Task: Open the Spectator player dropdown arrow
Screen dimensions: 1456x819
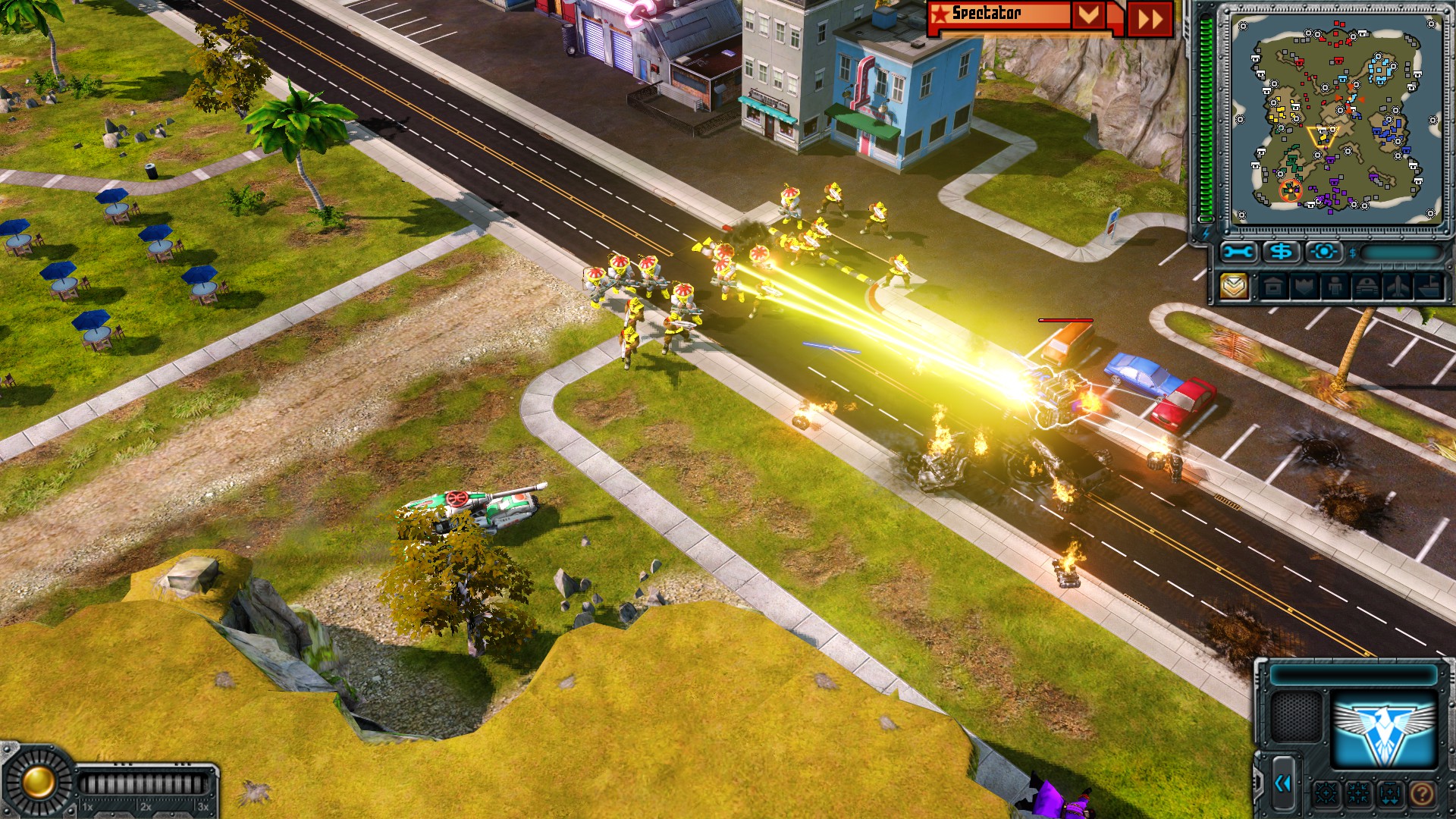Action: 1088,16
